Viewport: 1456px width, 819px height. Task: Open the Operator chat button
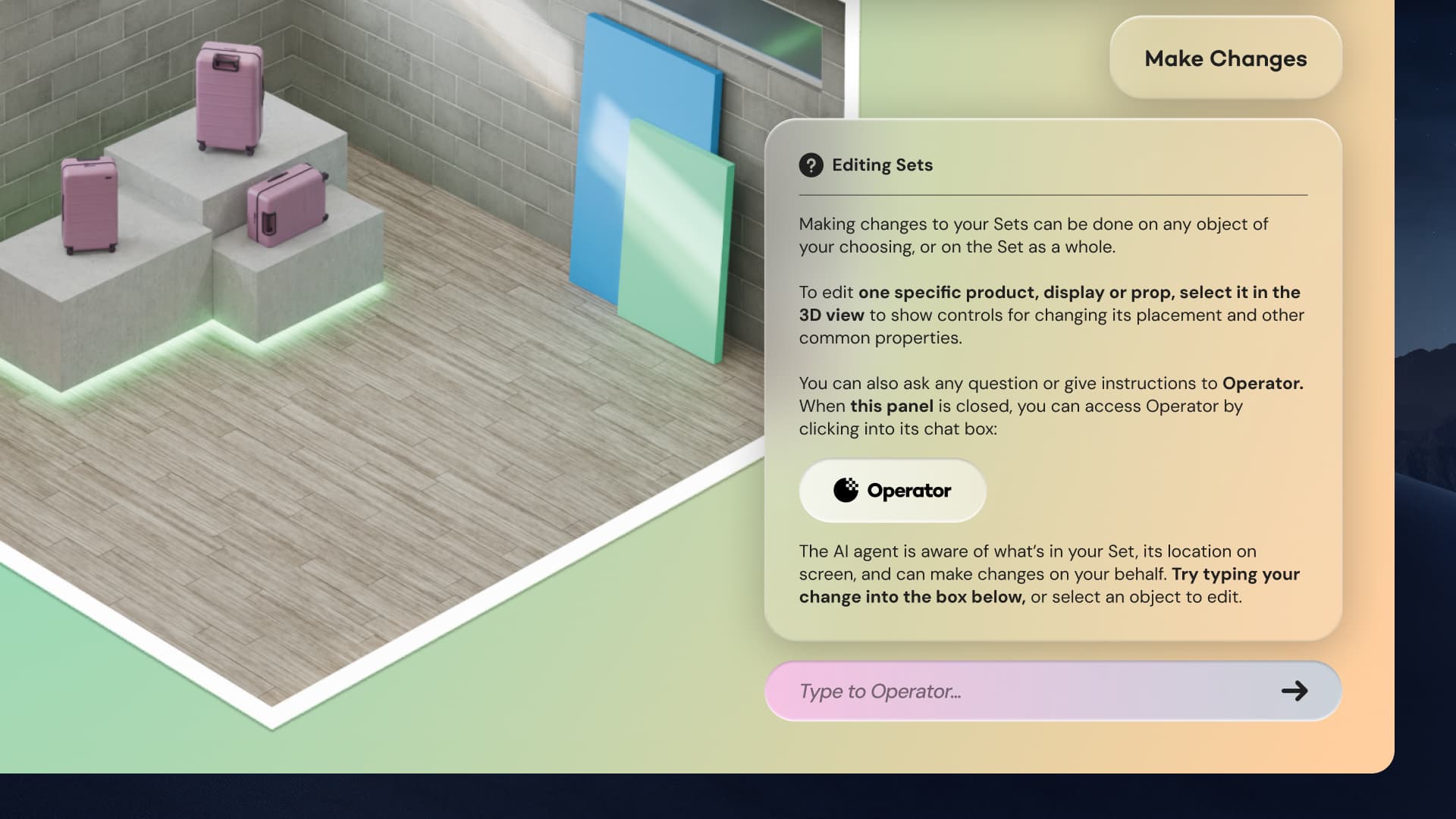(893, 491)
